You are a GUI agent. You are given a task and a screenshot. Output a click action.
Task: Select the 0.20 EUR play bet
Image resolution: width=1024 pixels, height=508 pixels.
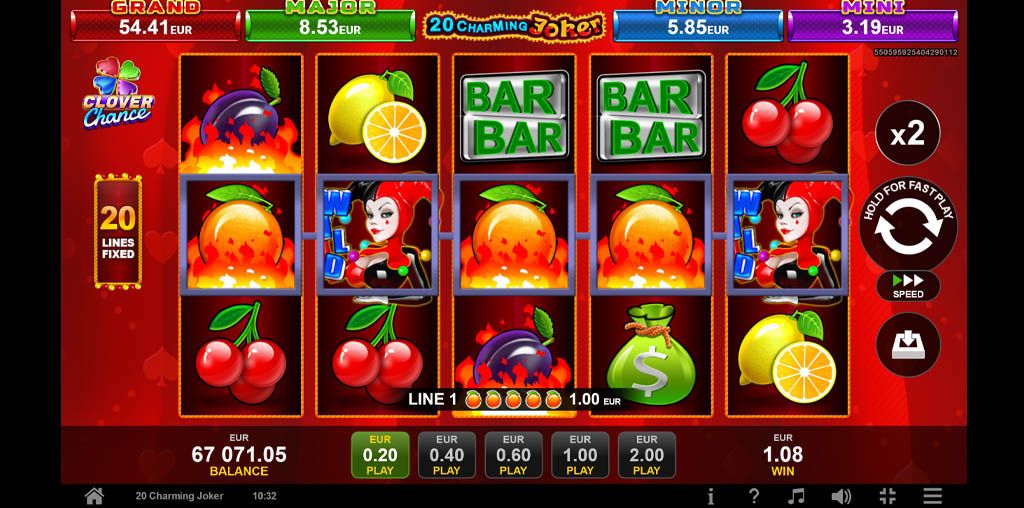click(380, 455)
